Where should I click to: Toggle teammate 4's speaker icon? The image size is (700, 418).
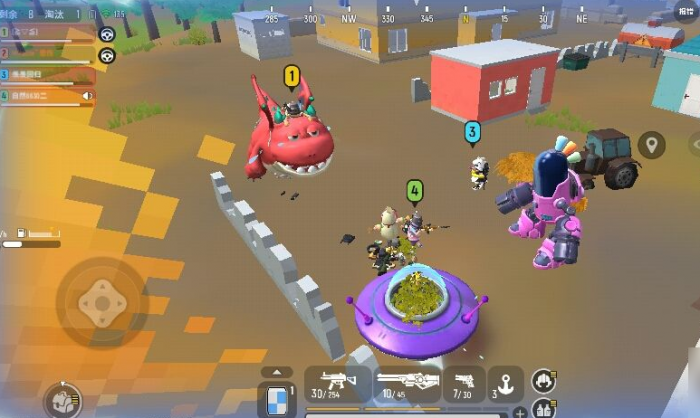click(88, 97)
